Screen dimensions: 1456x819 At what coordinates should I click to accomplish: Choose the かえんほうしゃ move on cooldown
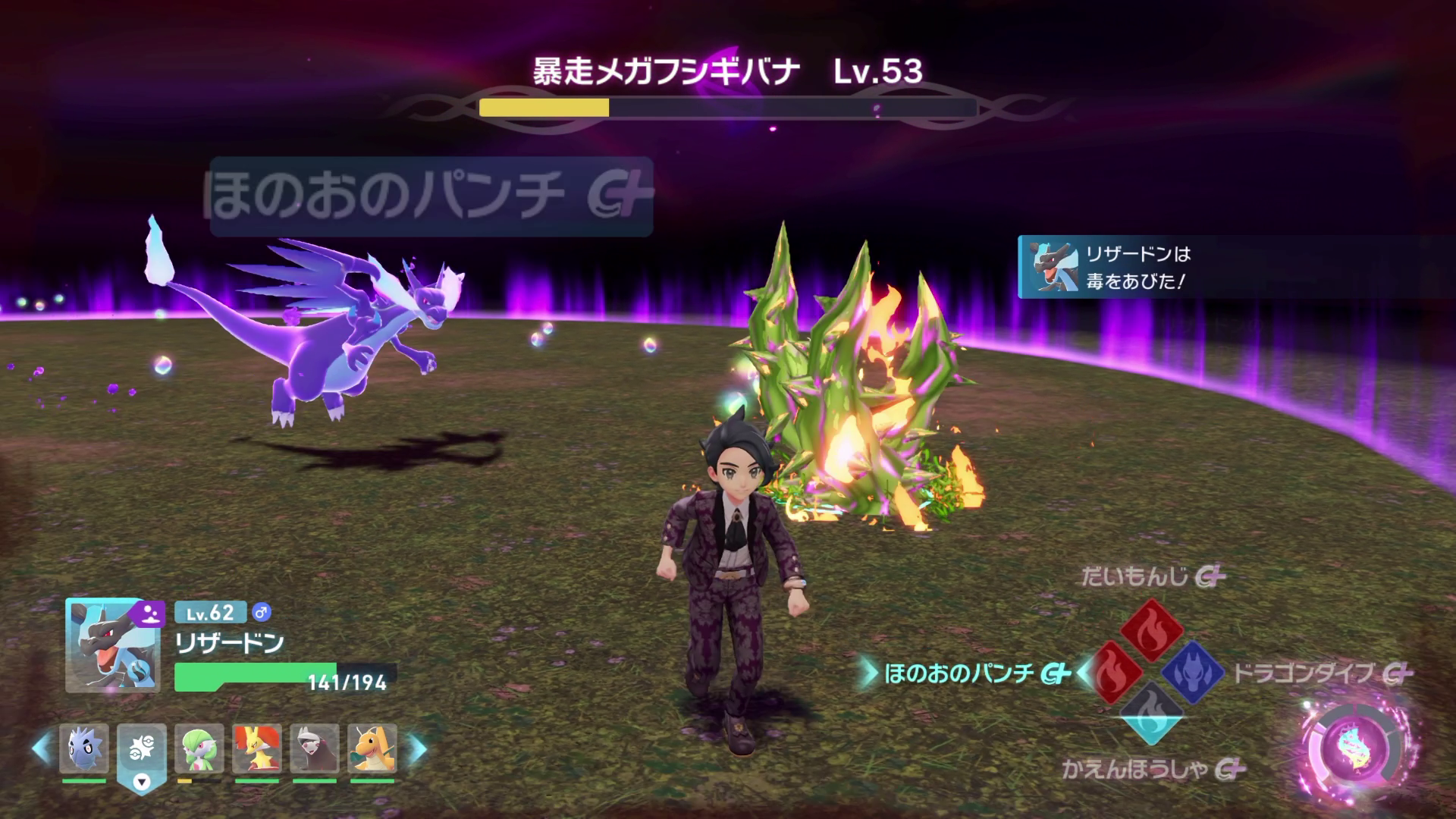click(x=1151, y=713)
